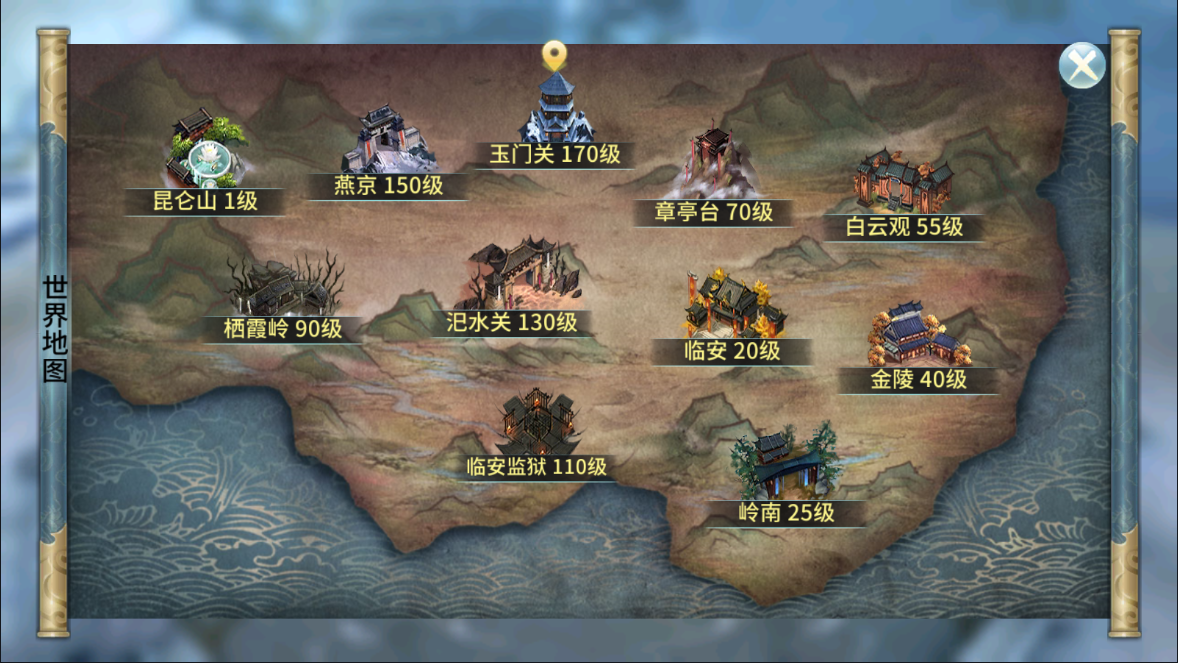Select 岭南 25级 on the map
This screenshot has height=663, width=1178.
(x=784, y=470)
